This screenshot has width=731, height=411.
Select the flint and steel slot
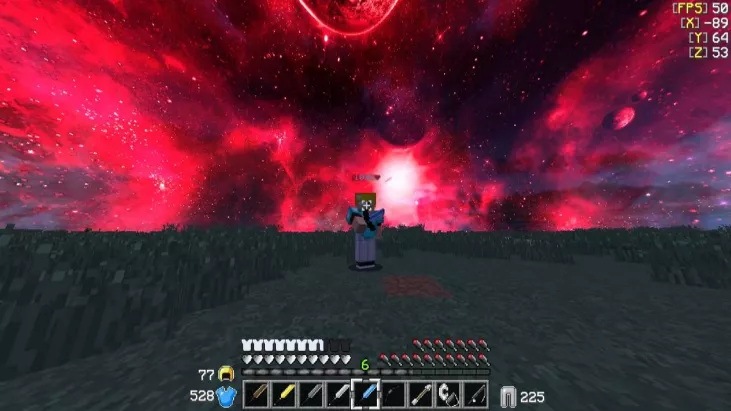(x=449, y=395)
